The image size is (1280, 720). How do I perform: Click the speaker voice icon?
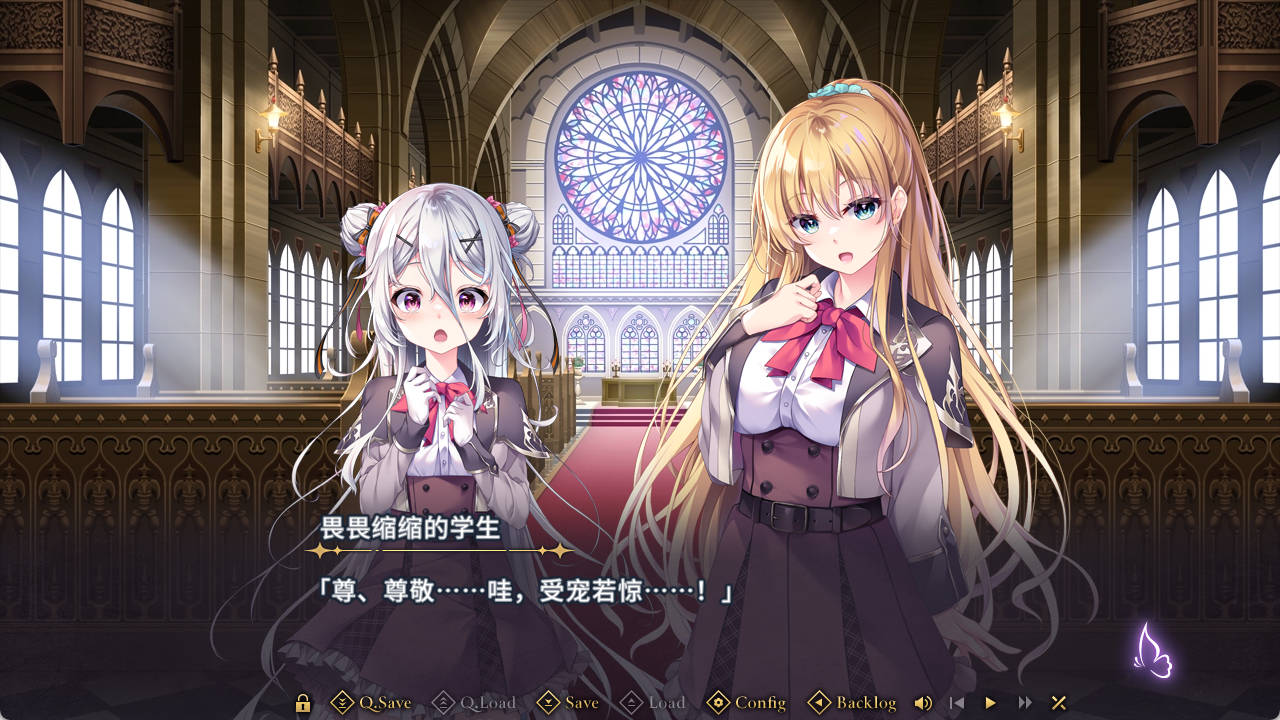923,703
